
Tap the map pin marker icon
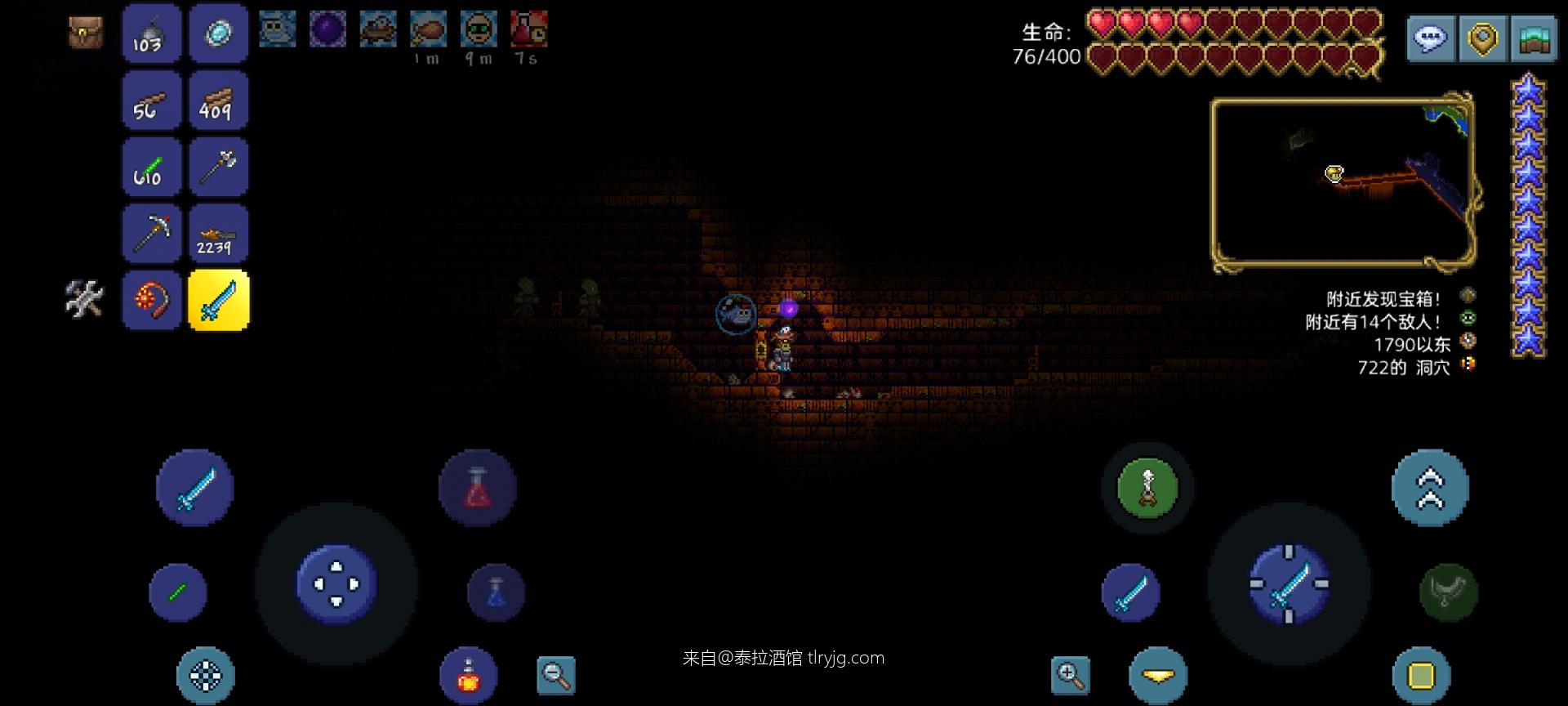[x=1481, y=37]
